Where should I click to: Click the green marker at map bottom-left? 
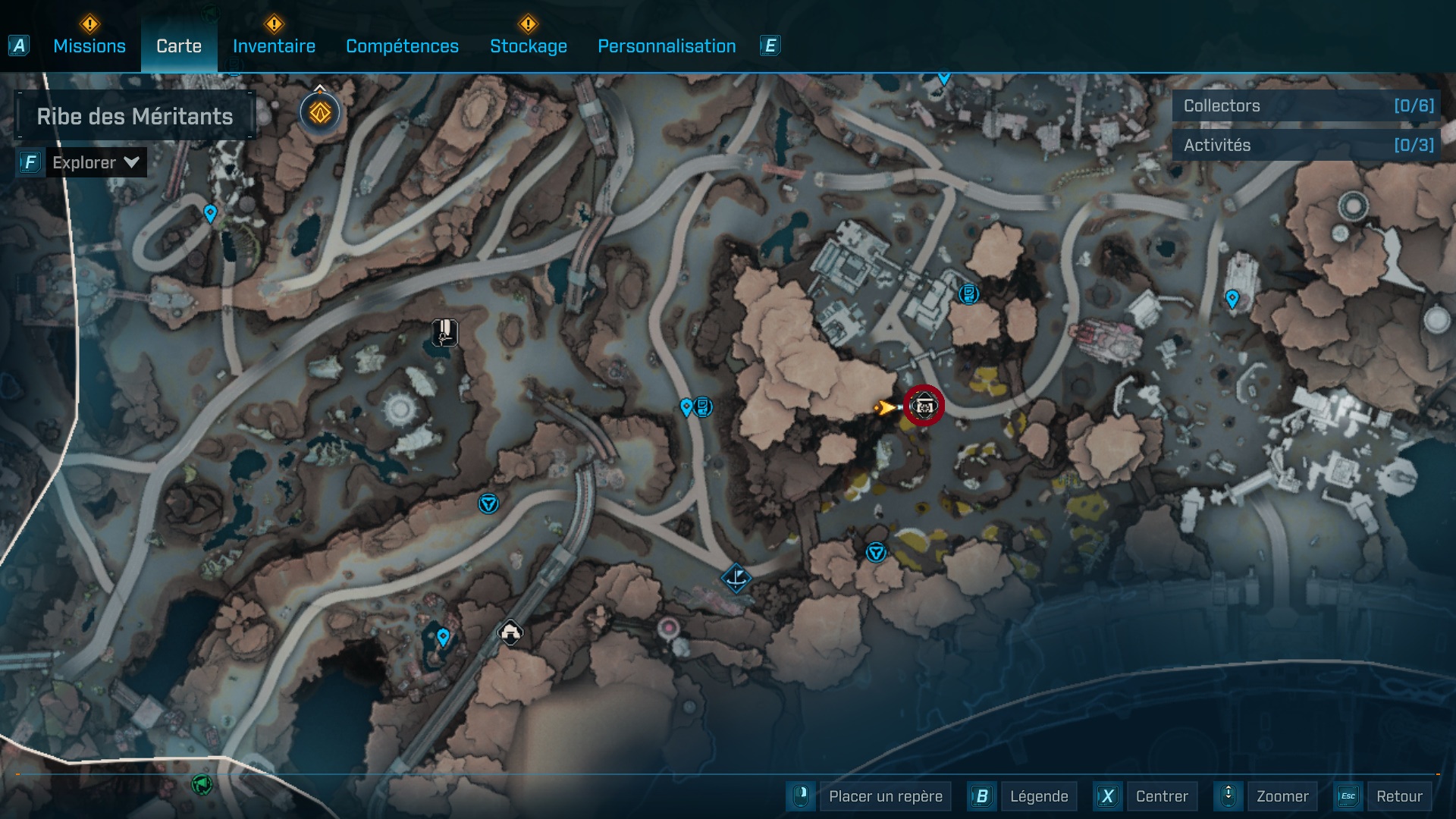point(202,784)
